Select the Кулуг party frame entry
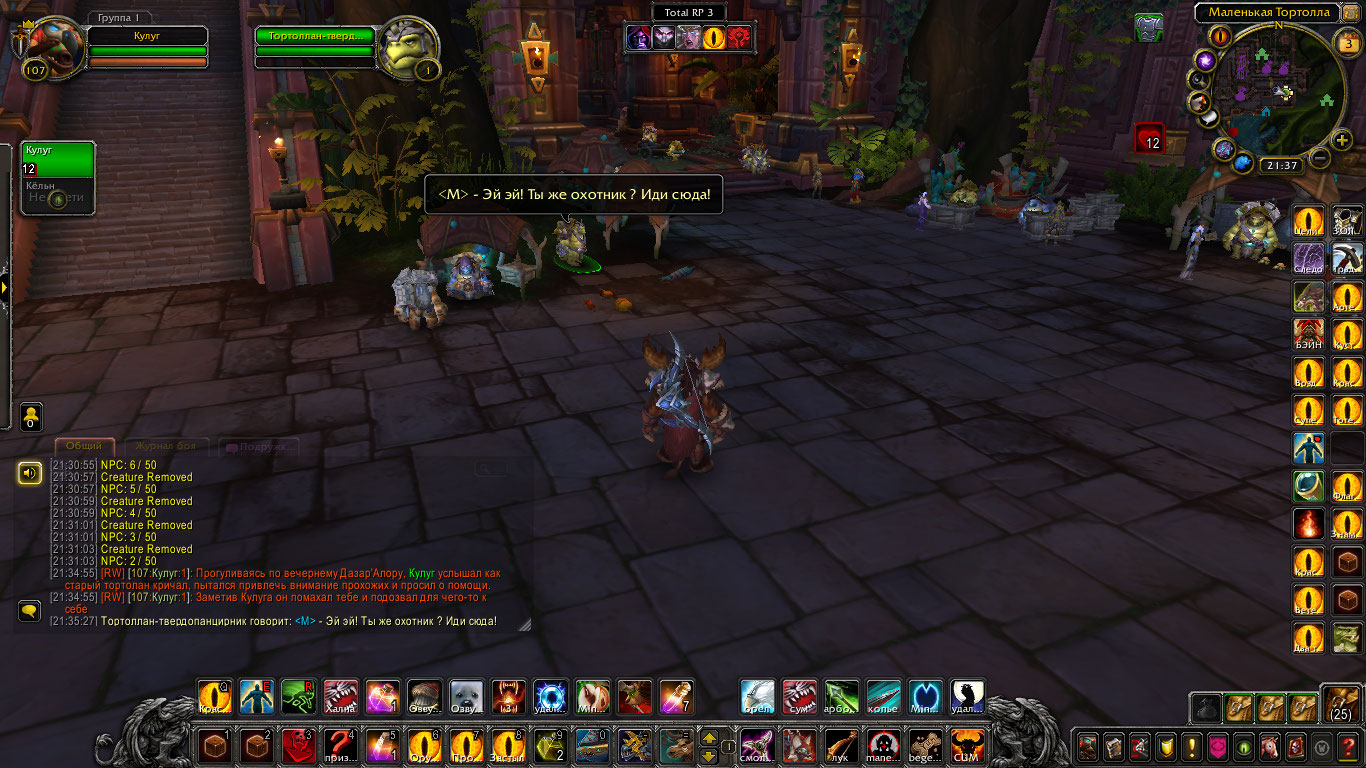This screenshot has width=1366, height=768. (58, 158)
